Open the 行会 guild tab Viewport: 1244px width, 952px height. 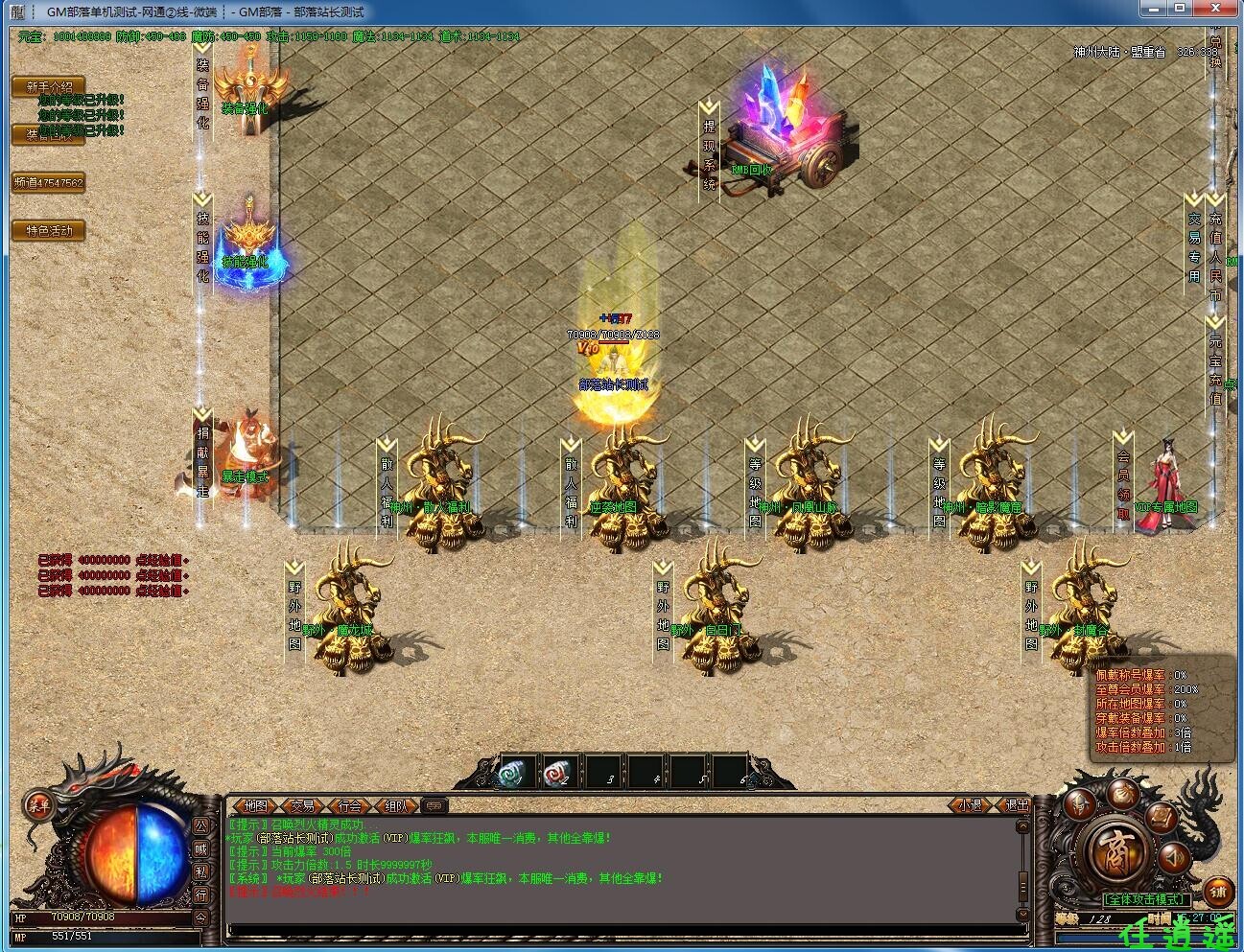[x=350, y=806]
